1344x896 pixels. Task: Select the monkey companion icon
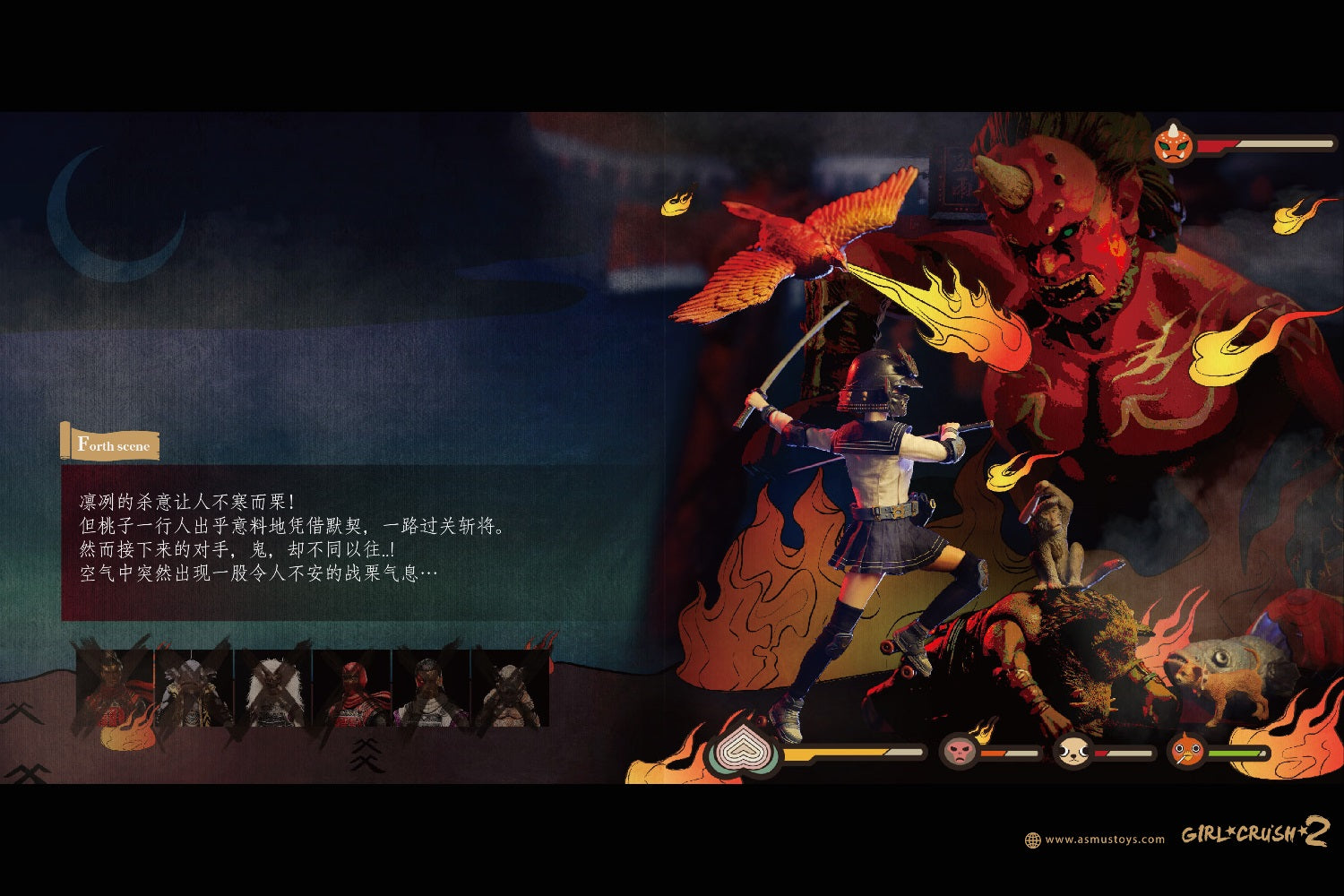coord(959,751)
